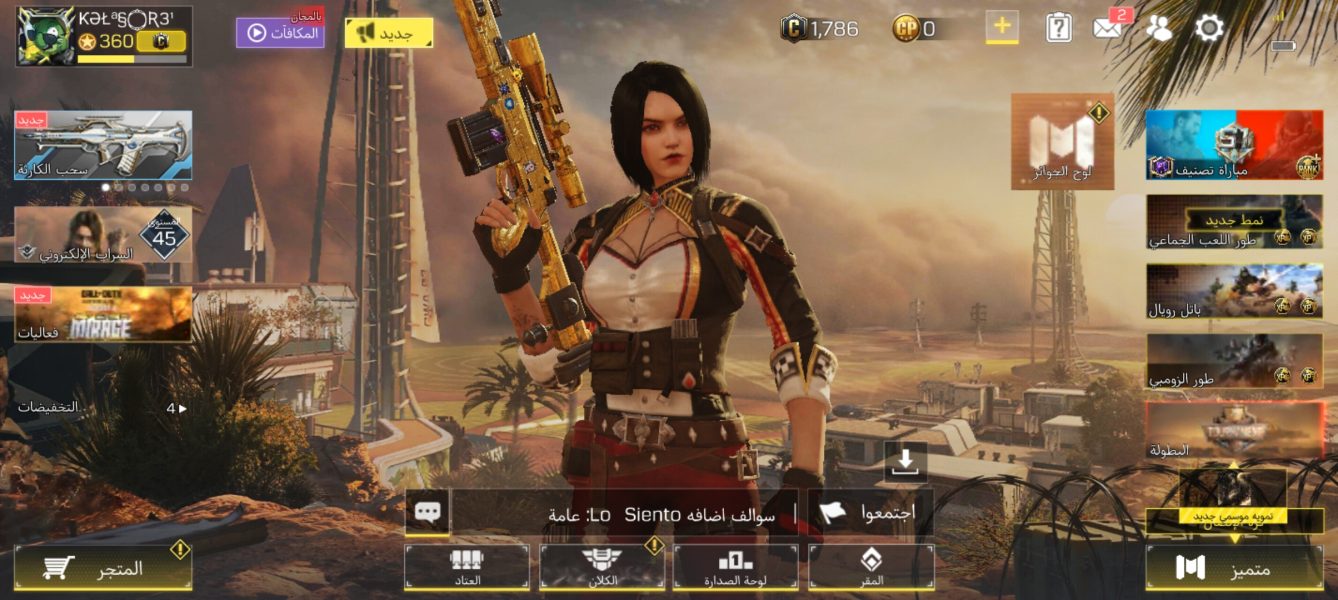Open the chat bubble icon
The image size is (1338, 600).
click(427, 512)
